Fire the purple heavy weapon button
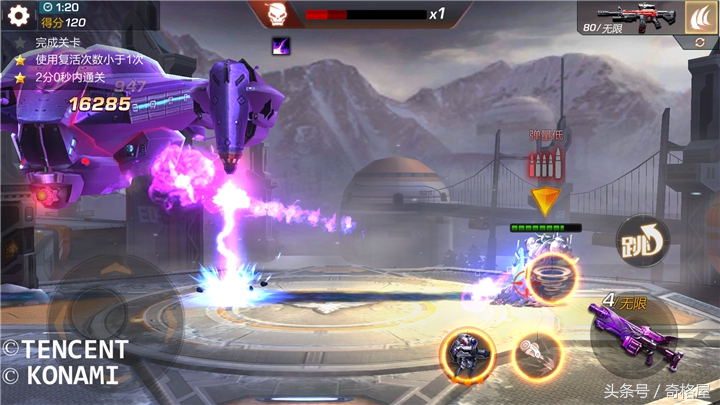720x405 pixels. [634, 330]
